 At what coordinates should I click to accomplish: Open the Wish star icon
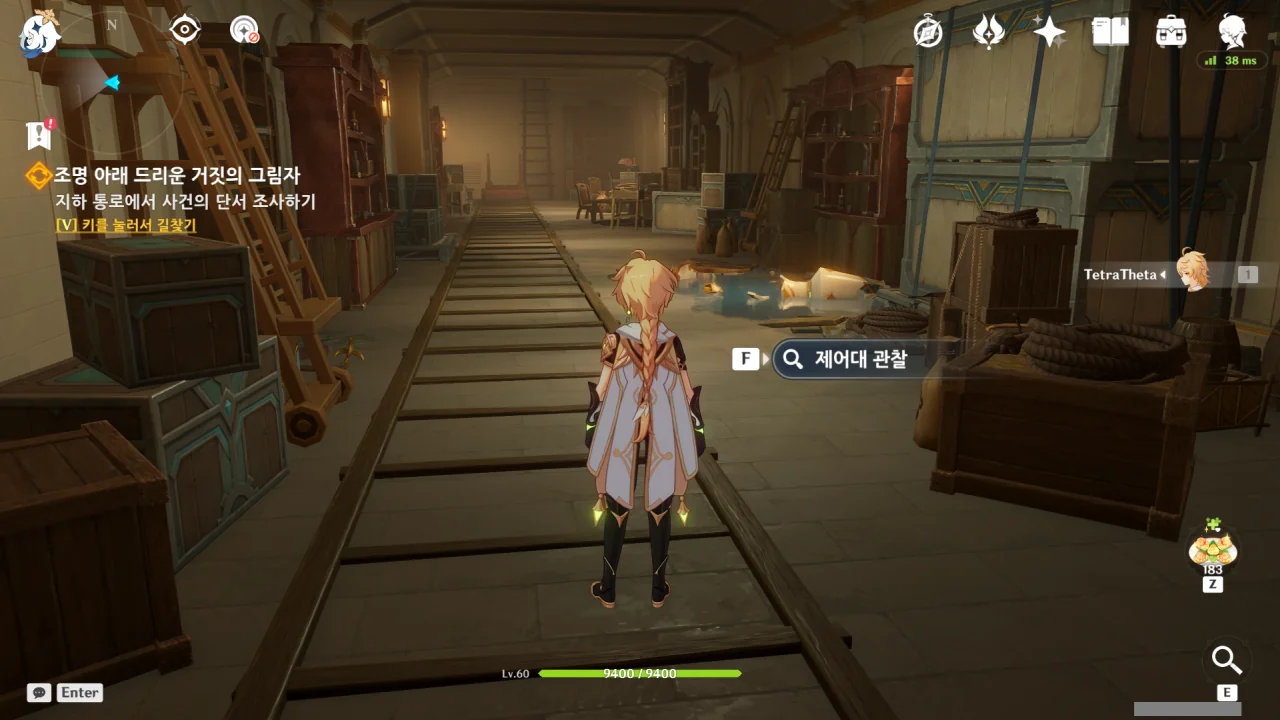point(1049,32)
